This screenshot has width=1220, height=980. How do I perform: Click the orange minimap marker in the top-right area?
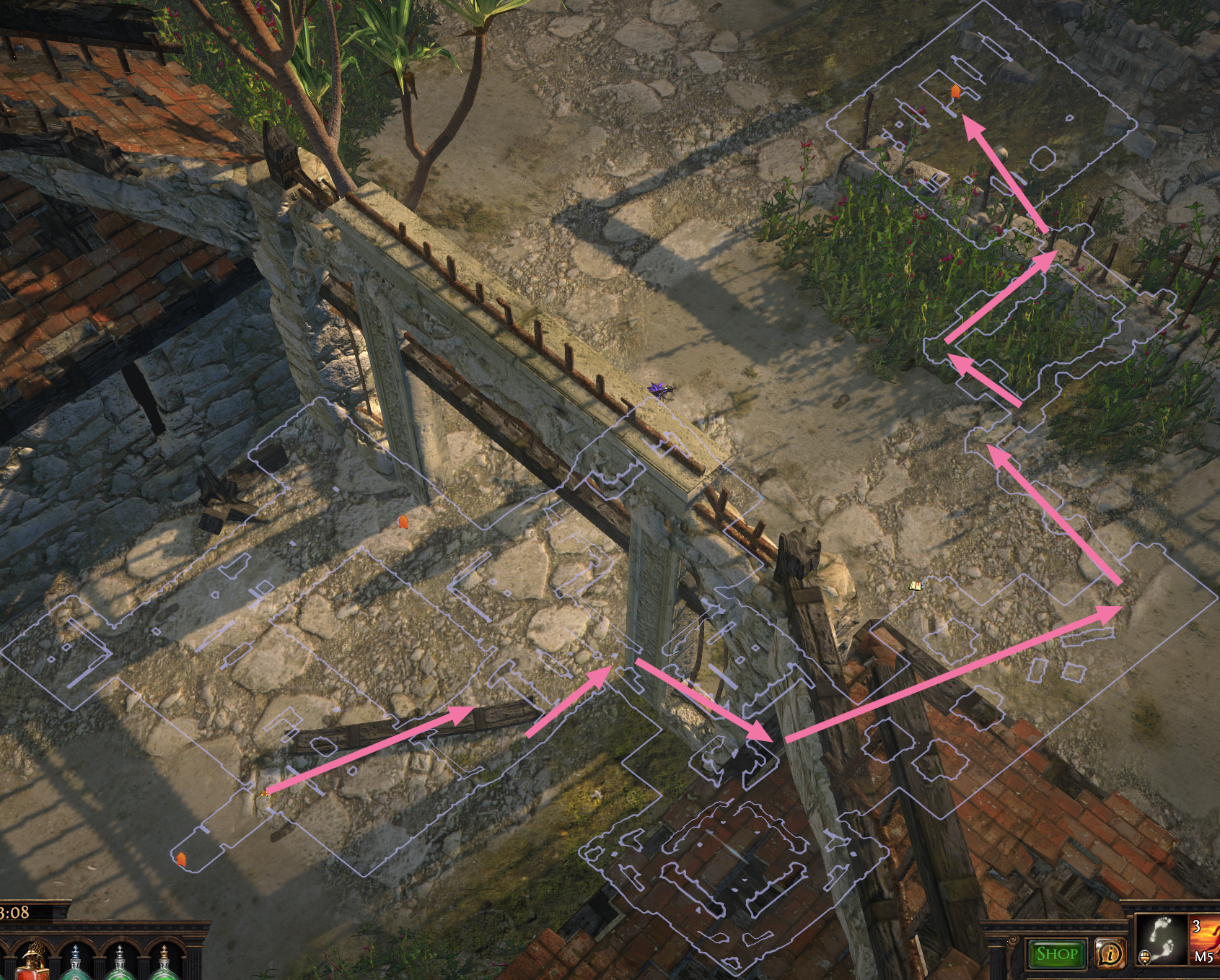point(956,92)
